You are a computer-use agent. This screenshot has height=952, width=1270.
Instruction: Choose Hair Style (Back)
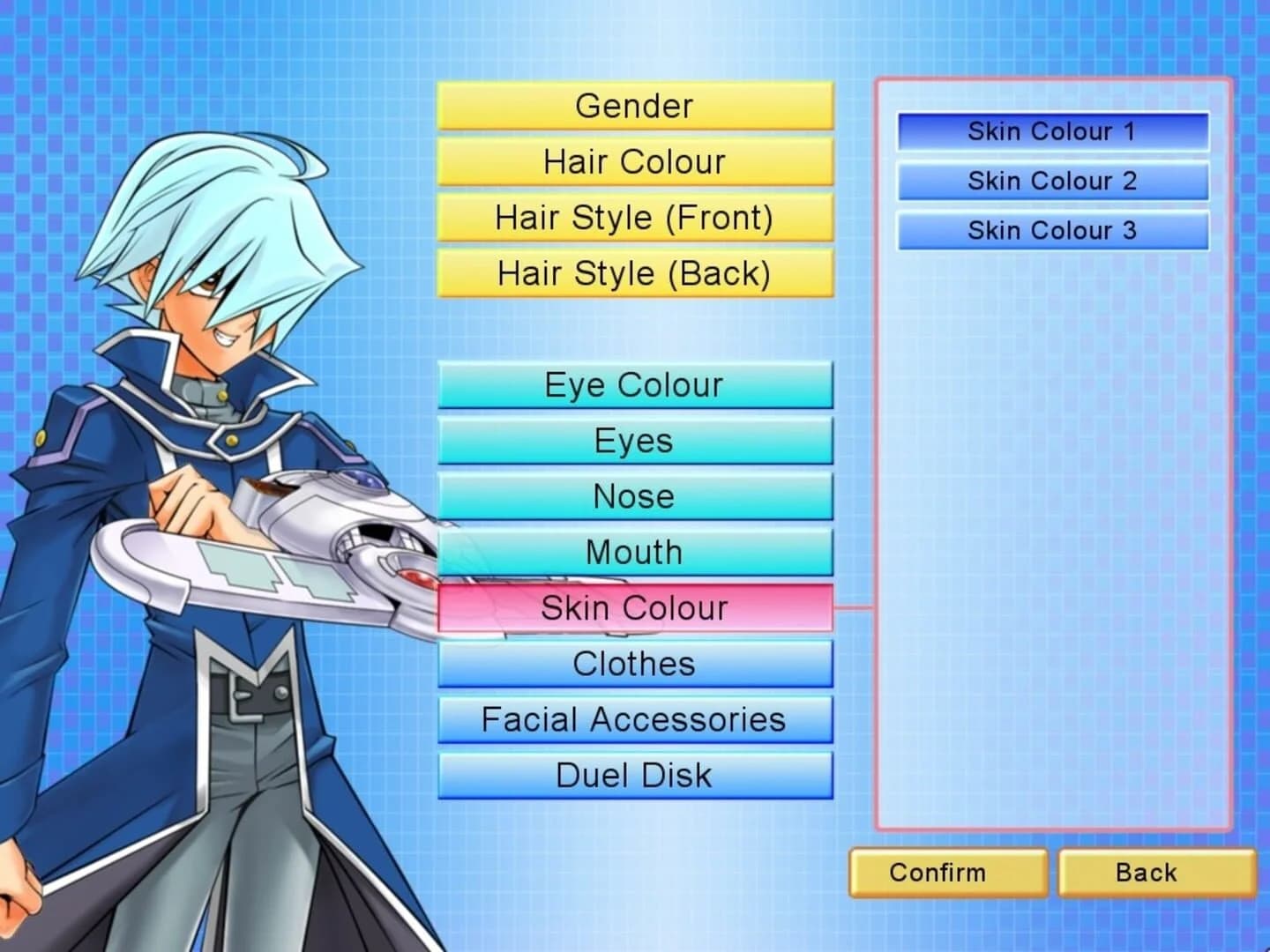[633, 273]
